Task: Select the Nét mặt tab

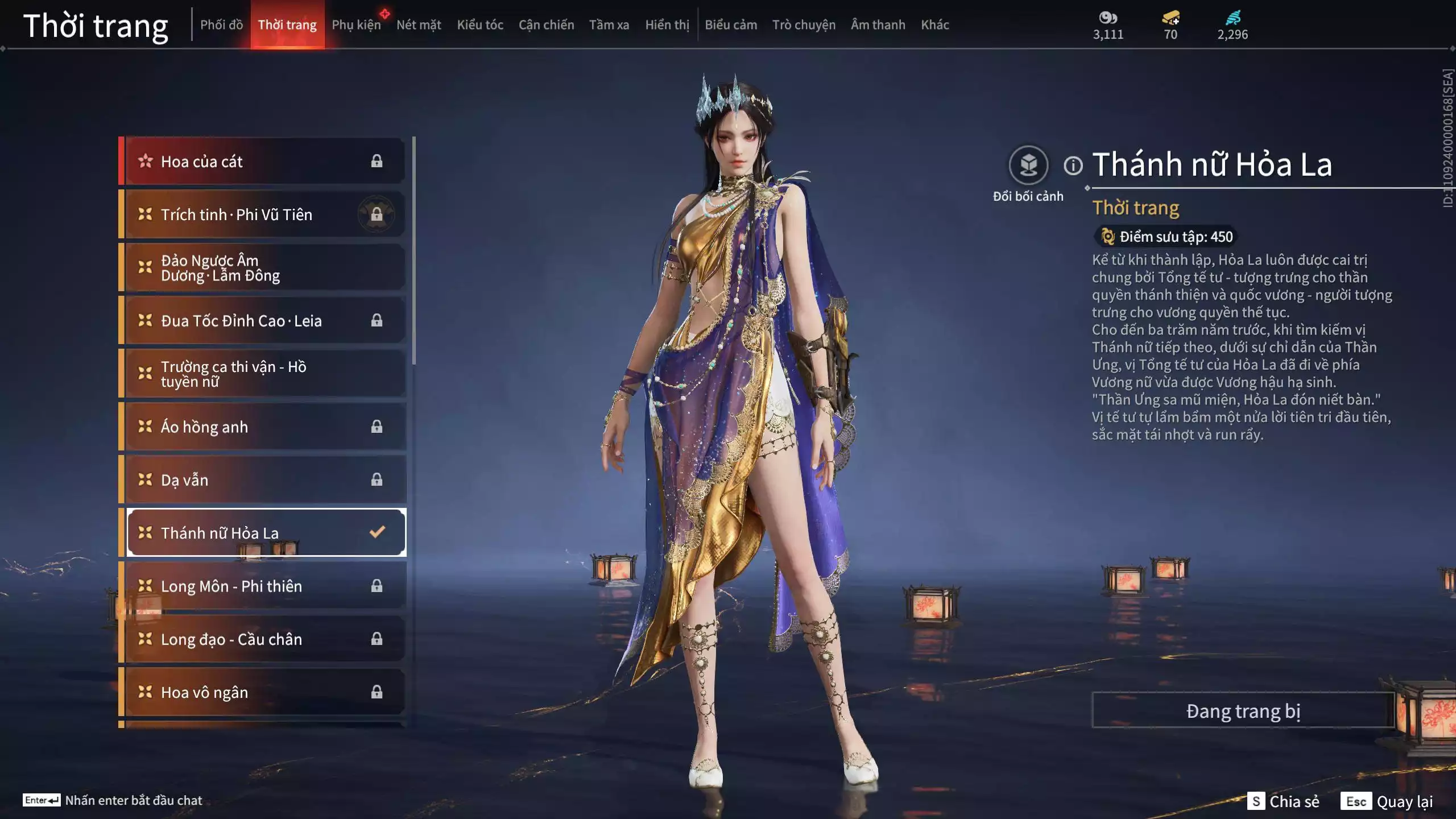Action: click(x=419, y=24)
